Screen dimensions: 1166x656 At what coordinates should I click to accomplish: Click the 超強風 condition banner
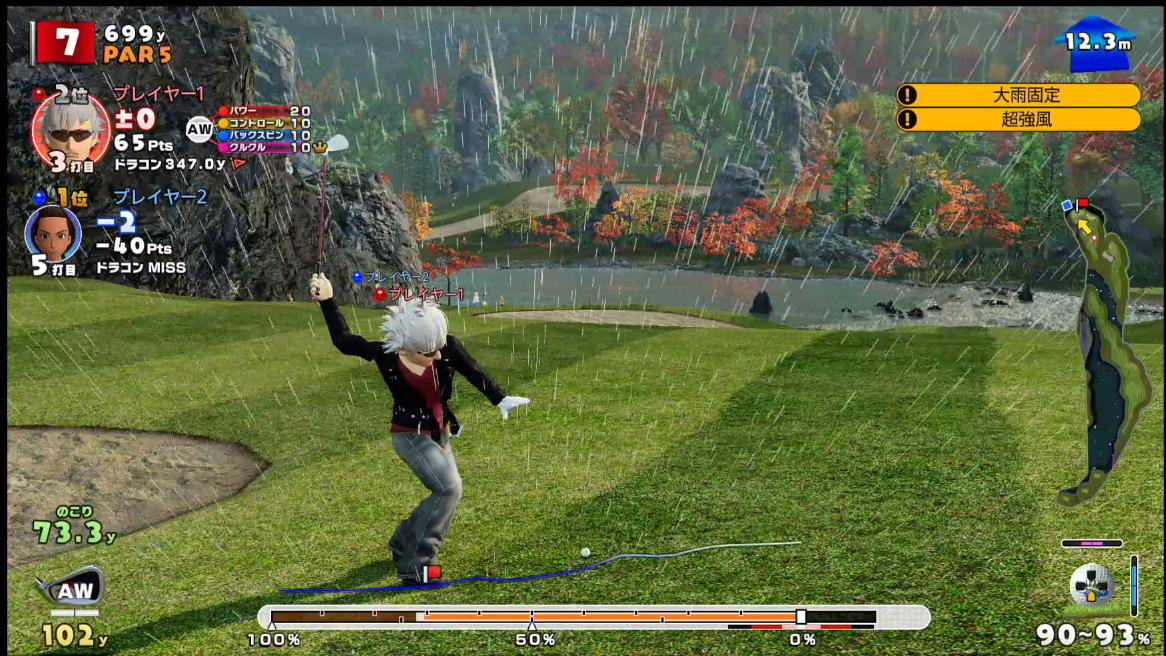point(1018,120)
